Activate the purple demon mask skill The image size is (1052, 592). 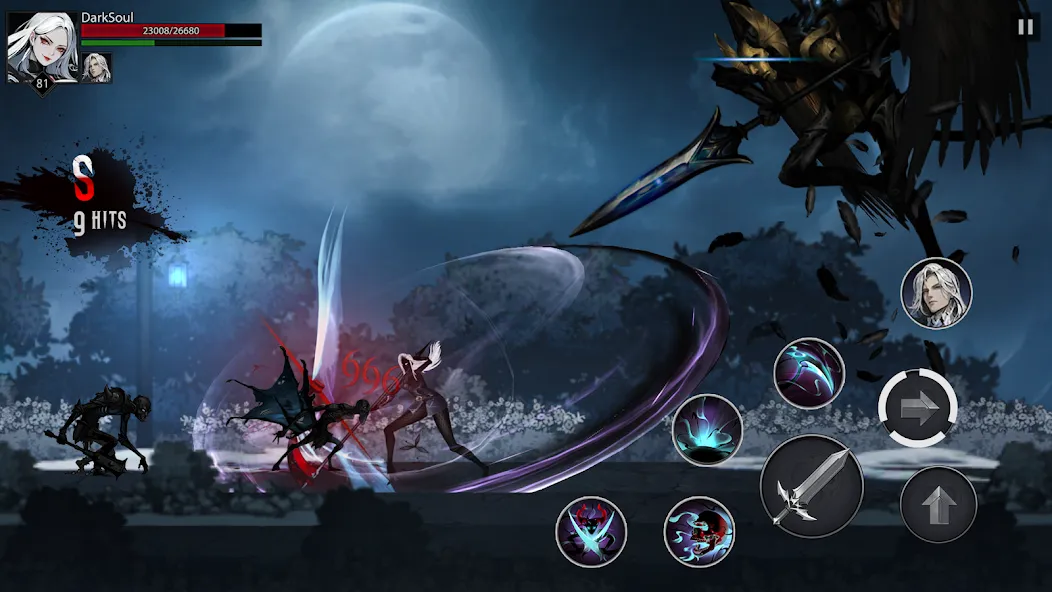(x=591, y=531)
